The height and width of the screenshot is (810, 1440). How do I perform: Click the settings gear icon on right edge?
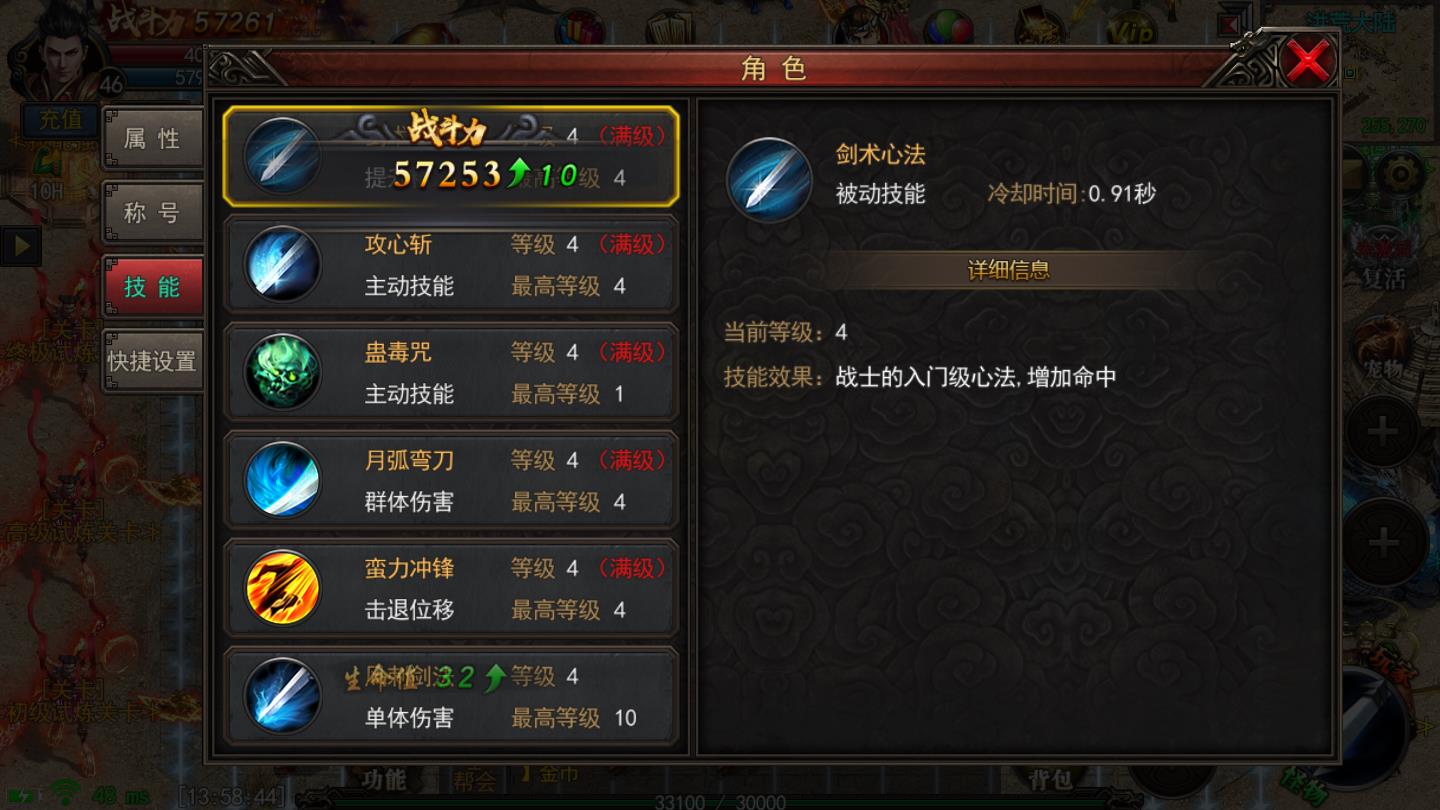[1400, 174]
